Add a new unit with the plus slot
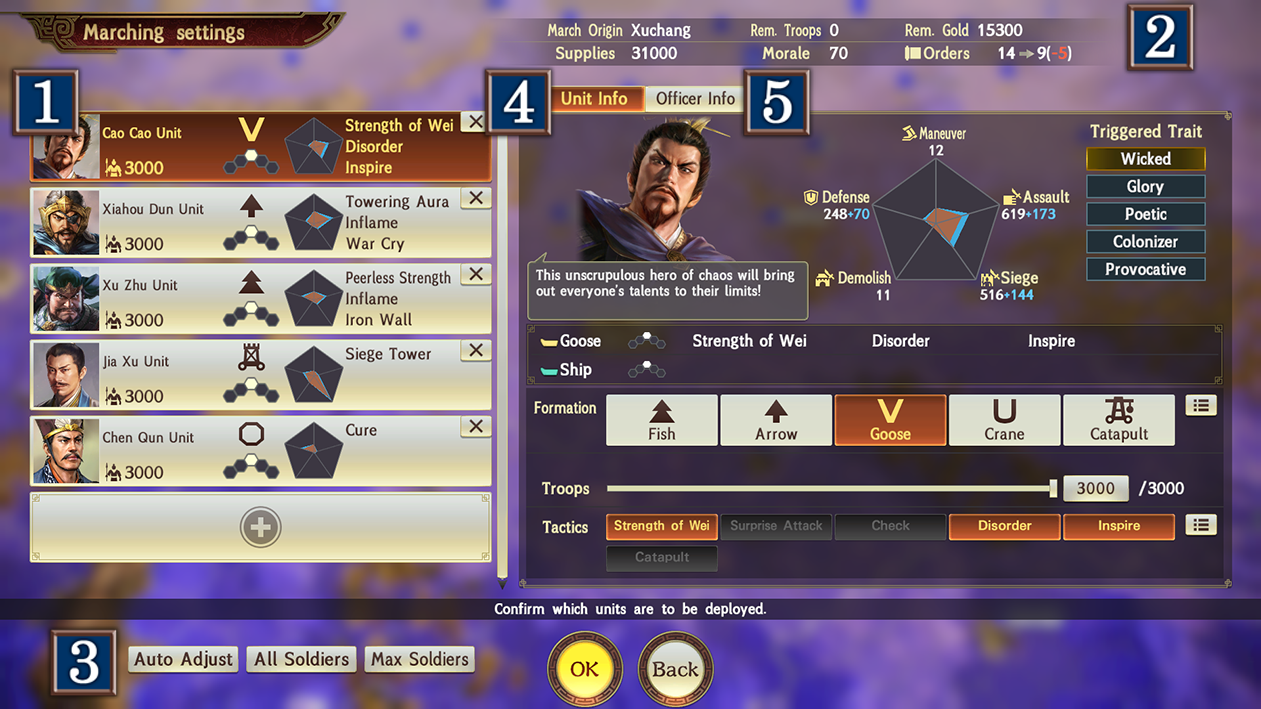 pyautogui.click(x=260, y=527)
